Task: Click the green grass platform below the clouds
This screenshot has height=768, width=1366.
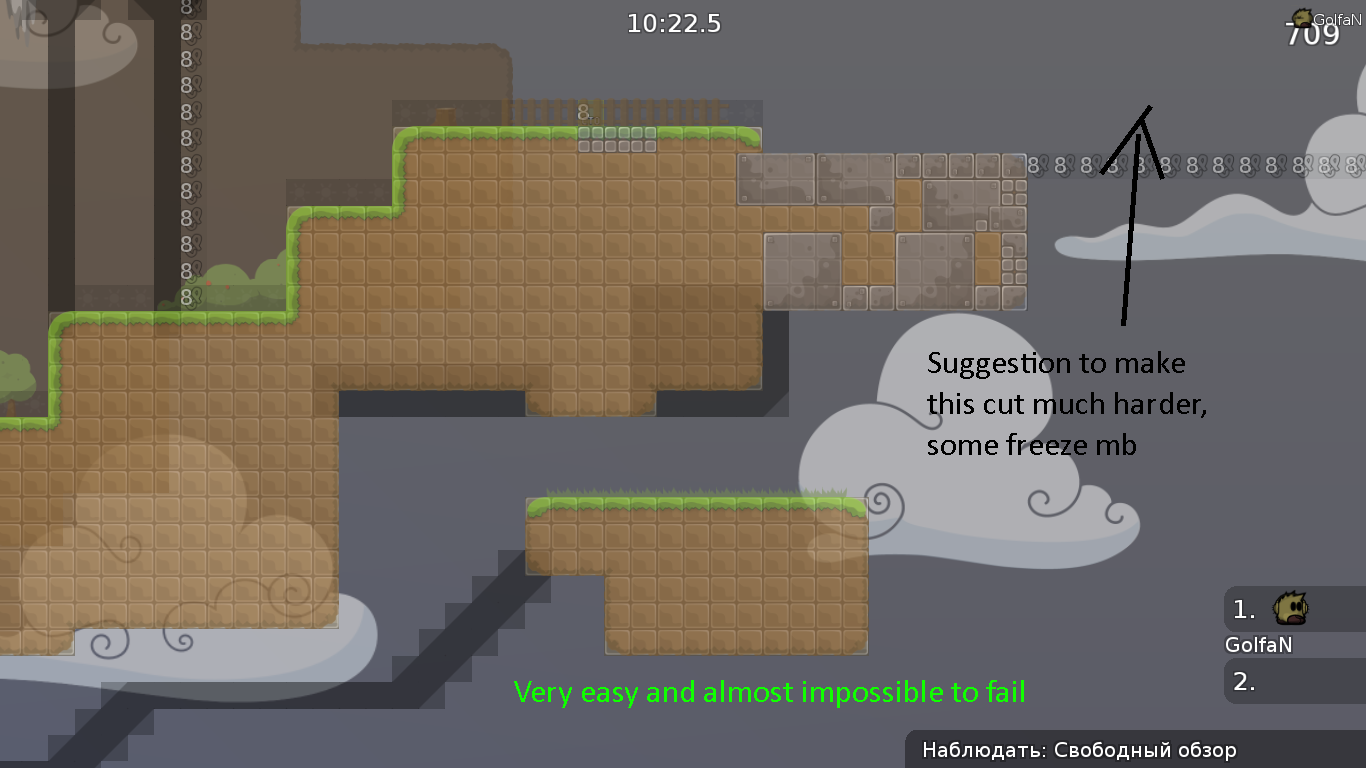Action: point(695,503)
